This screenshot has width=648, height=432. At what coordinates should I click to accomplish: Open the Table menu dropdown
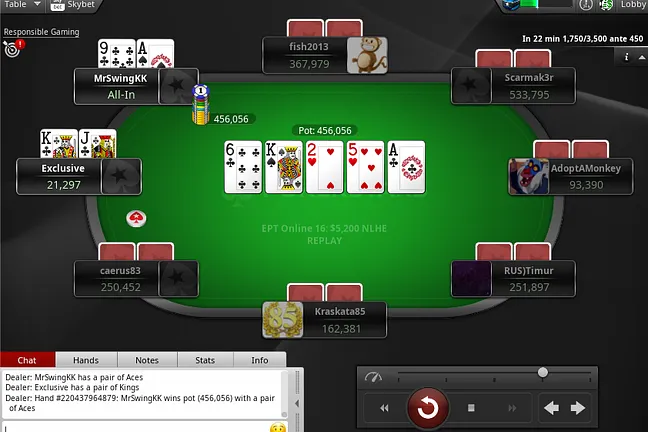tap(20, 5)
